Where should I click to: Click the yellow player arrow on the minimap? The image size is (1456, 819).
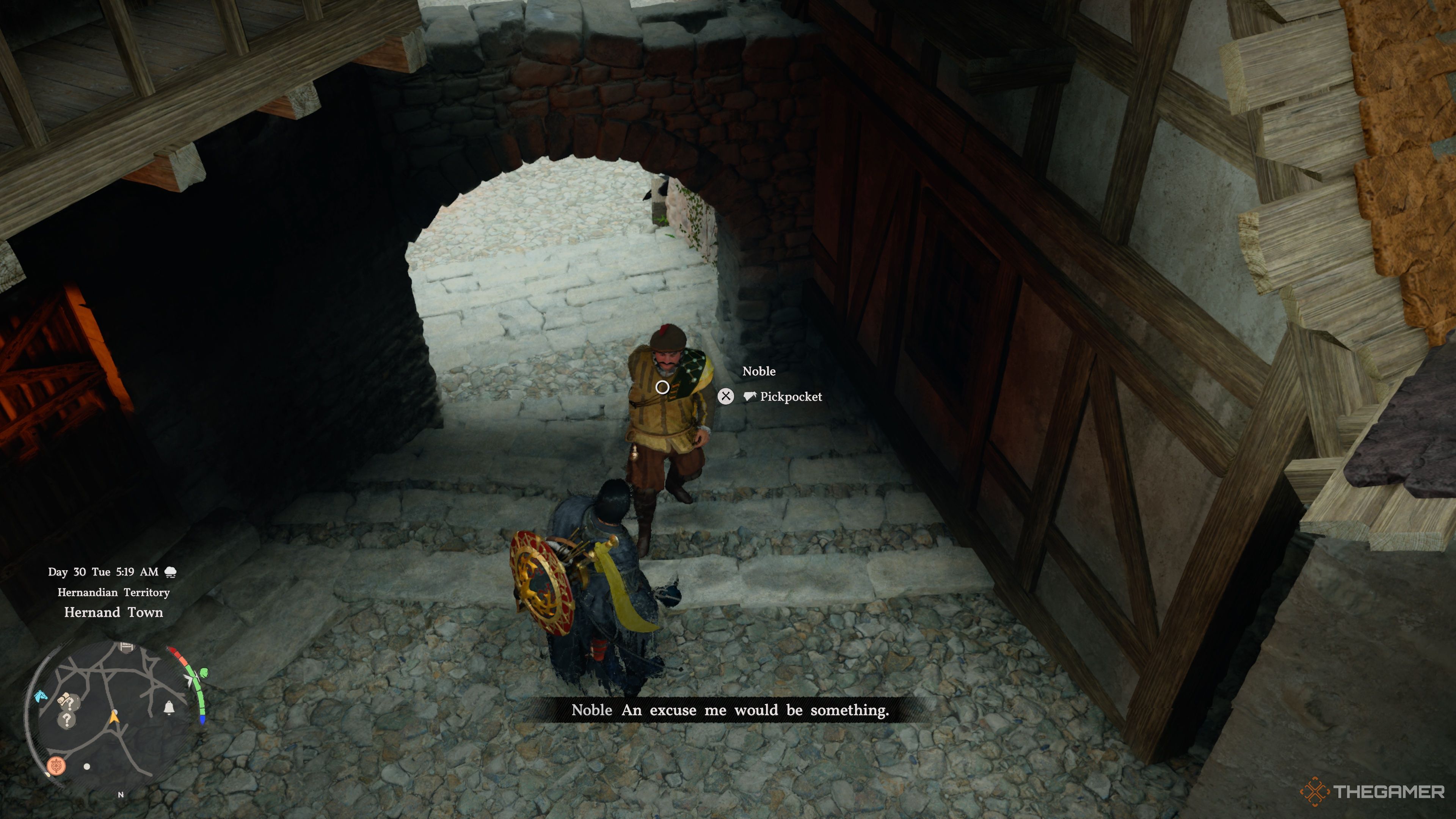[114, 718]
